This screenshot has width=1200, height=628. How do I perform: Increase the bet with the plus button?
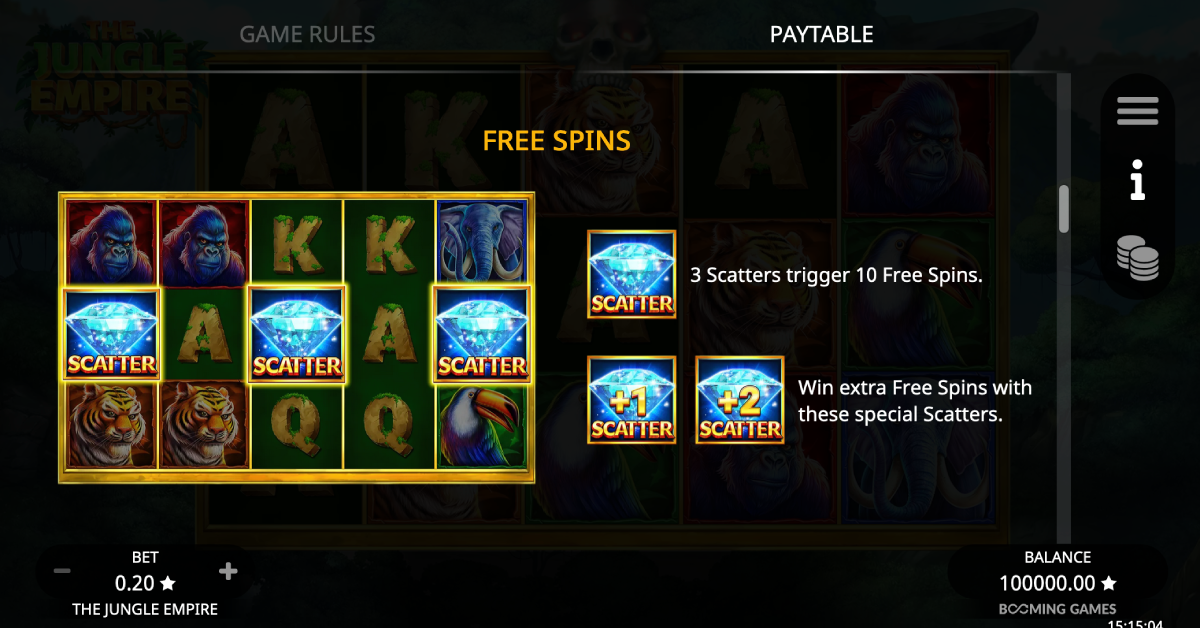point(228,571)
